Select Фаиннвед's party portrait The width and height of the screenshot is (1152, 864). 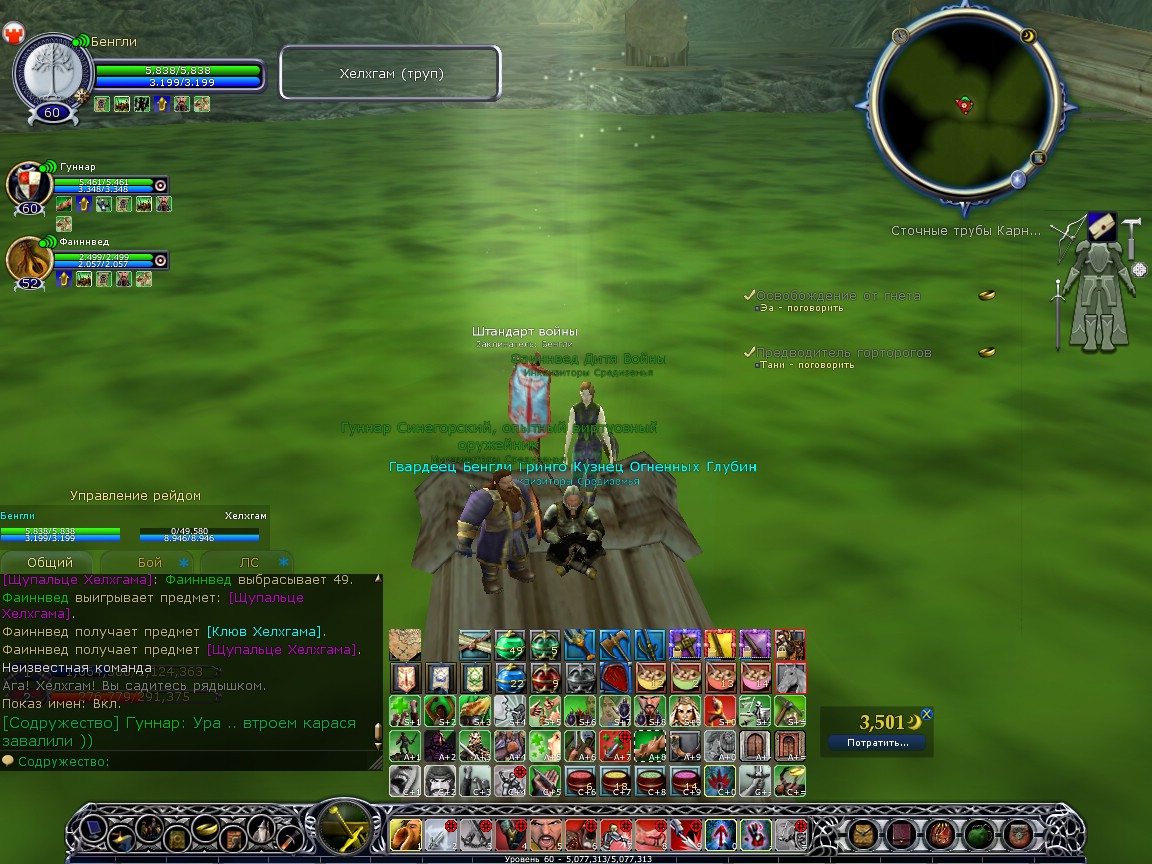(29, 260)
